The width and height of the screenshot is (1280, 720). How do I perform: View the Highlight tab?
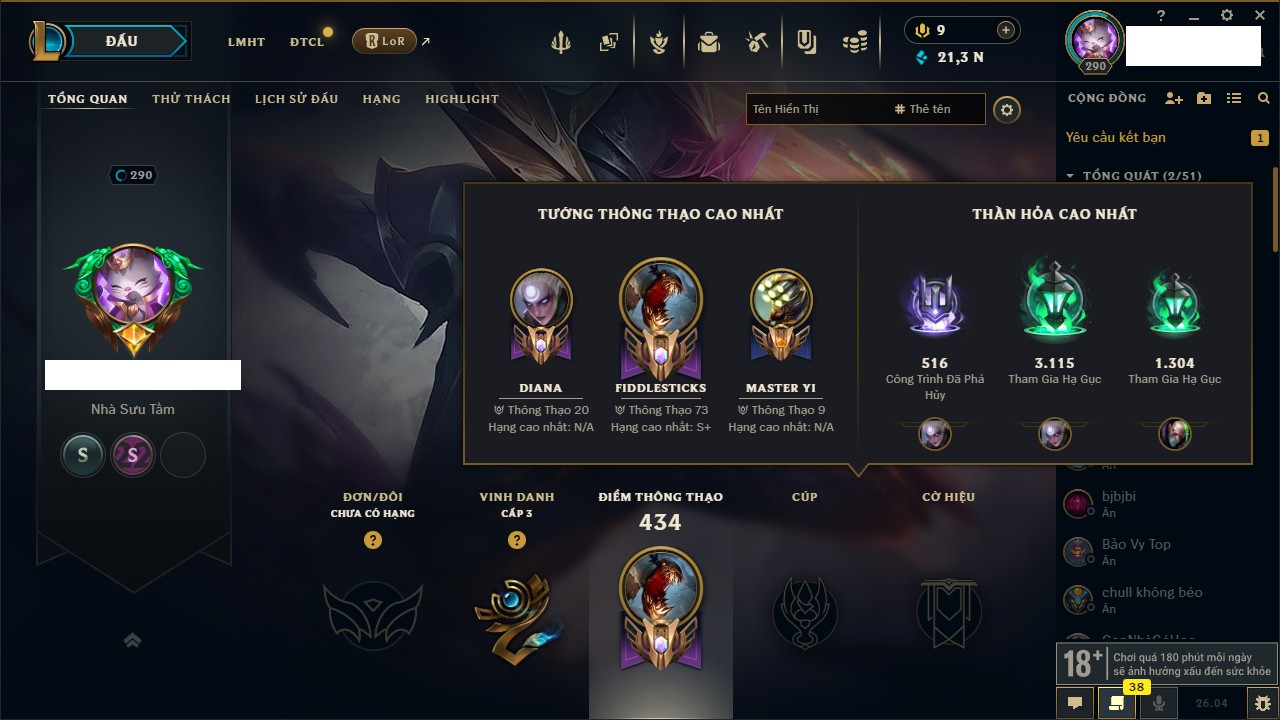coord(461,99)
